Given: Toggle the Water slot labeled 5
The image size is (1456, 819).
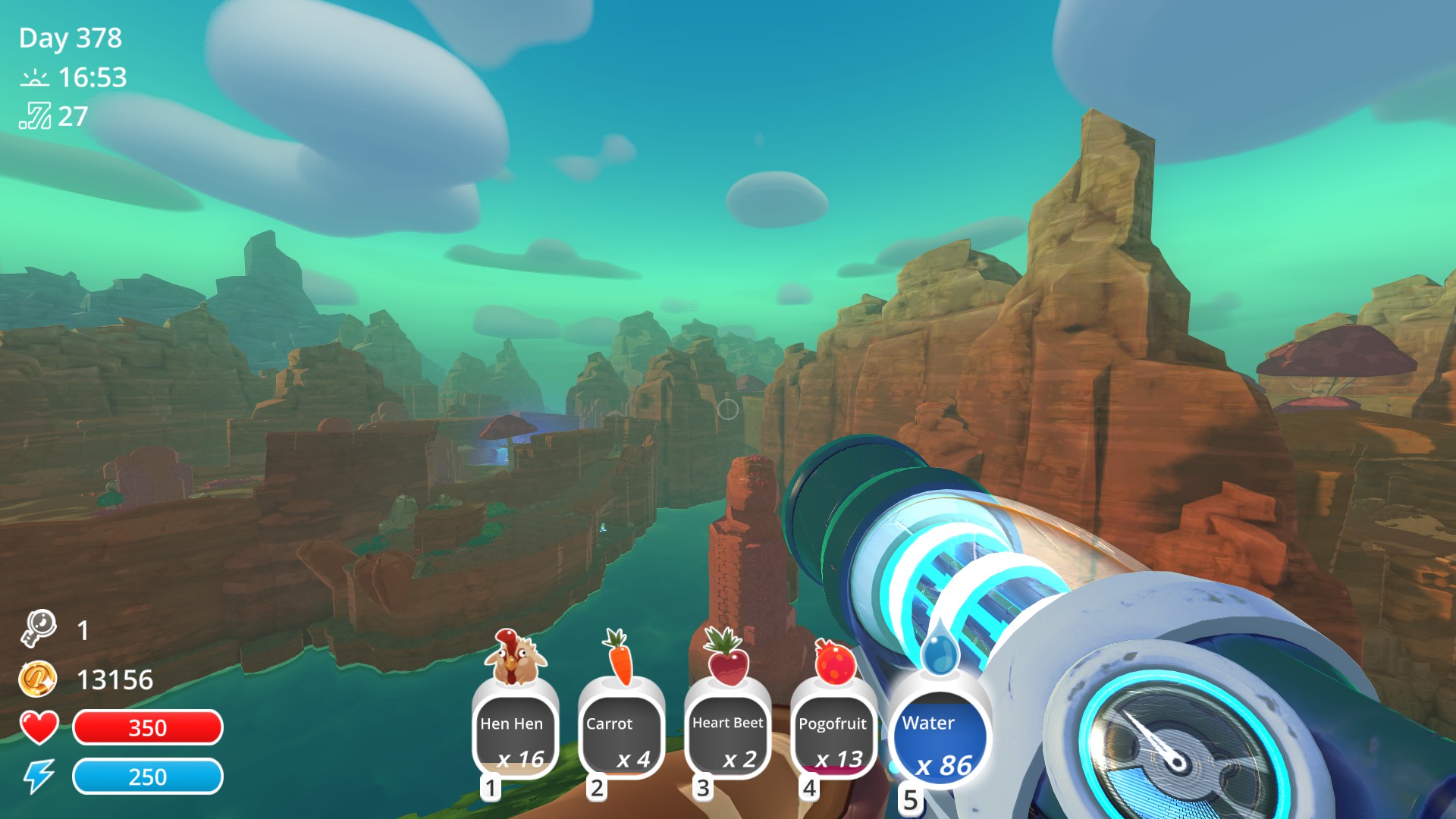Looking at the screenshot, I should [938, 736].
